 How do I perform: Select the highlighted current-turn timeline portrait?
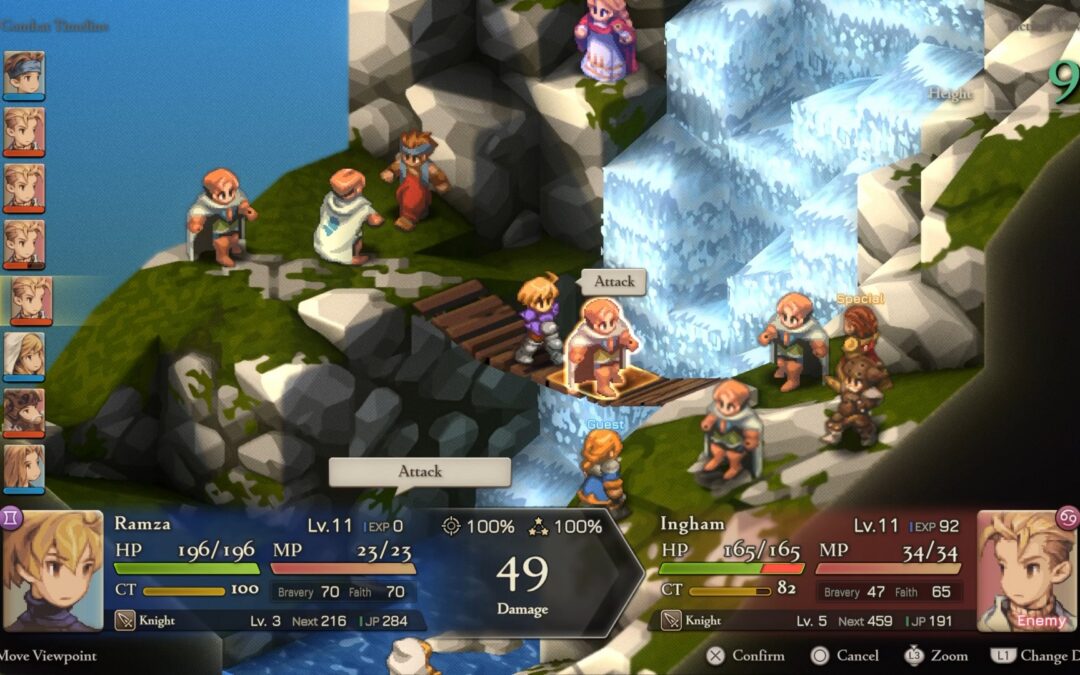pos(30,300)
